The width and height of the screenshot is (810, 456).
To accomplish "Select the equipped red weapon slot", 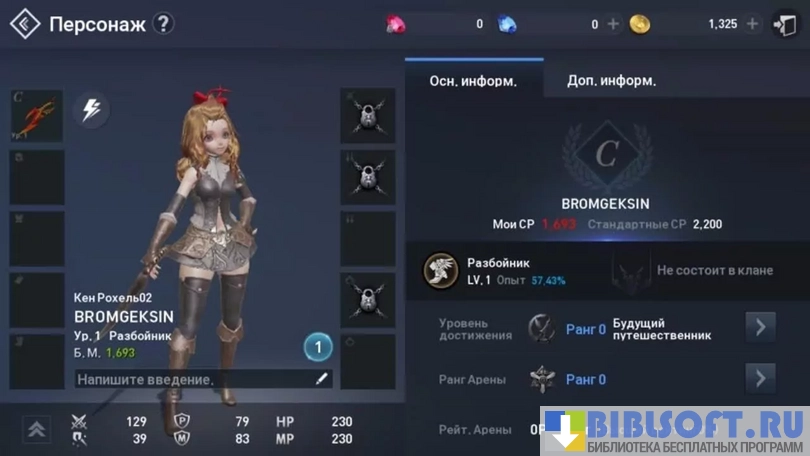I will pyautogui.click(x=37, y=116).
